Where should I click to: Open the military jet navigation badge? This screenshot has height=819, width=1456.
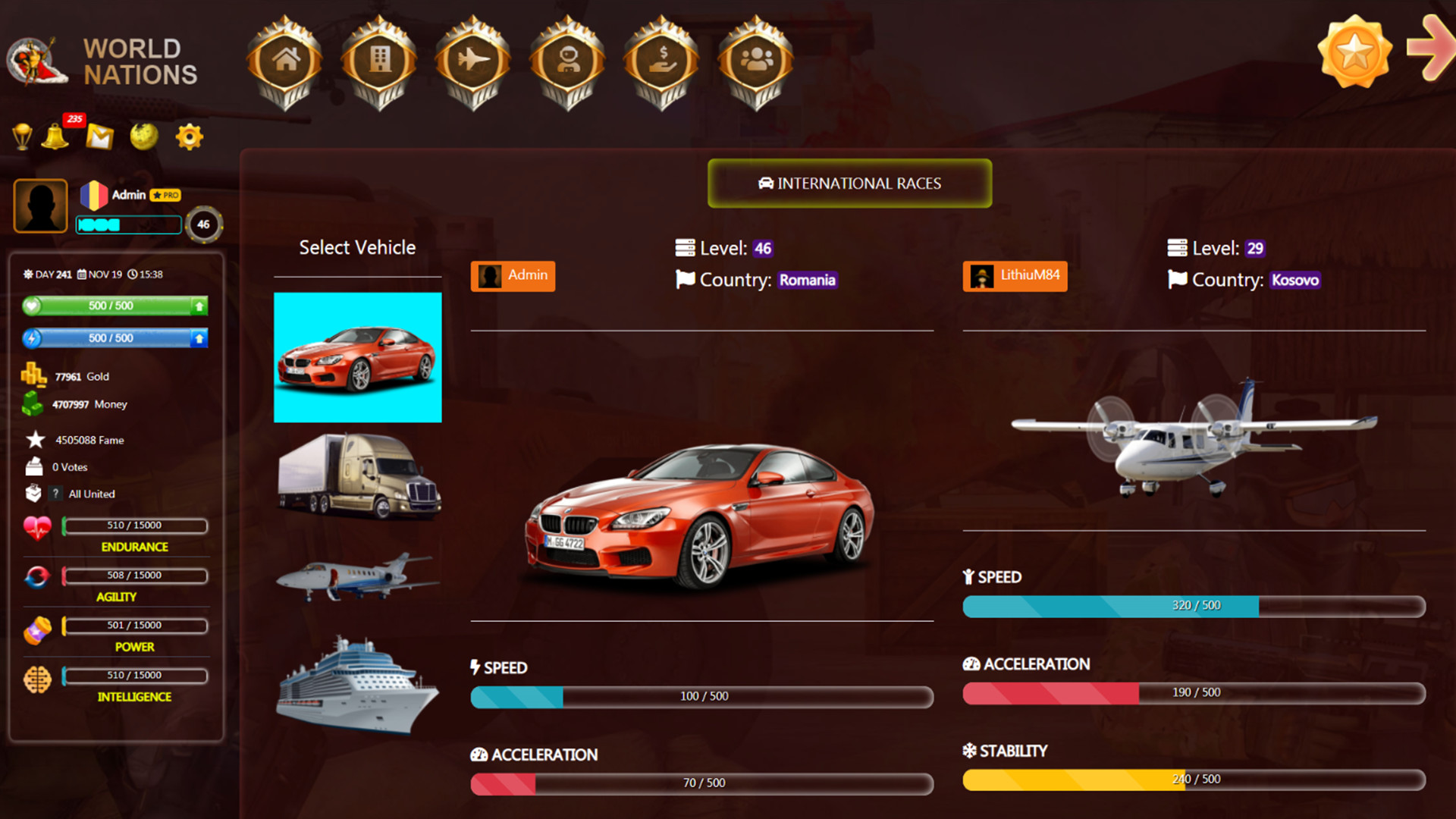tap(473, 61)
